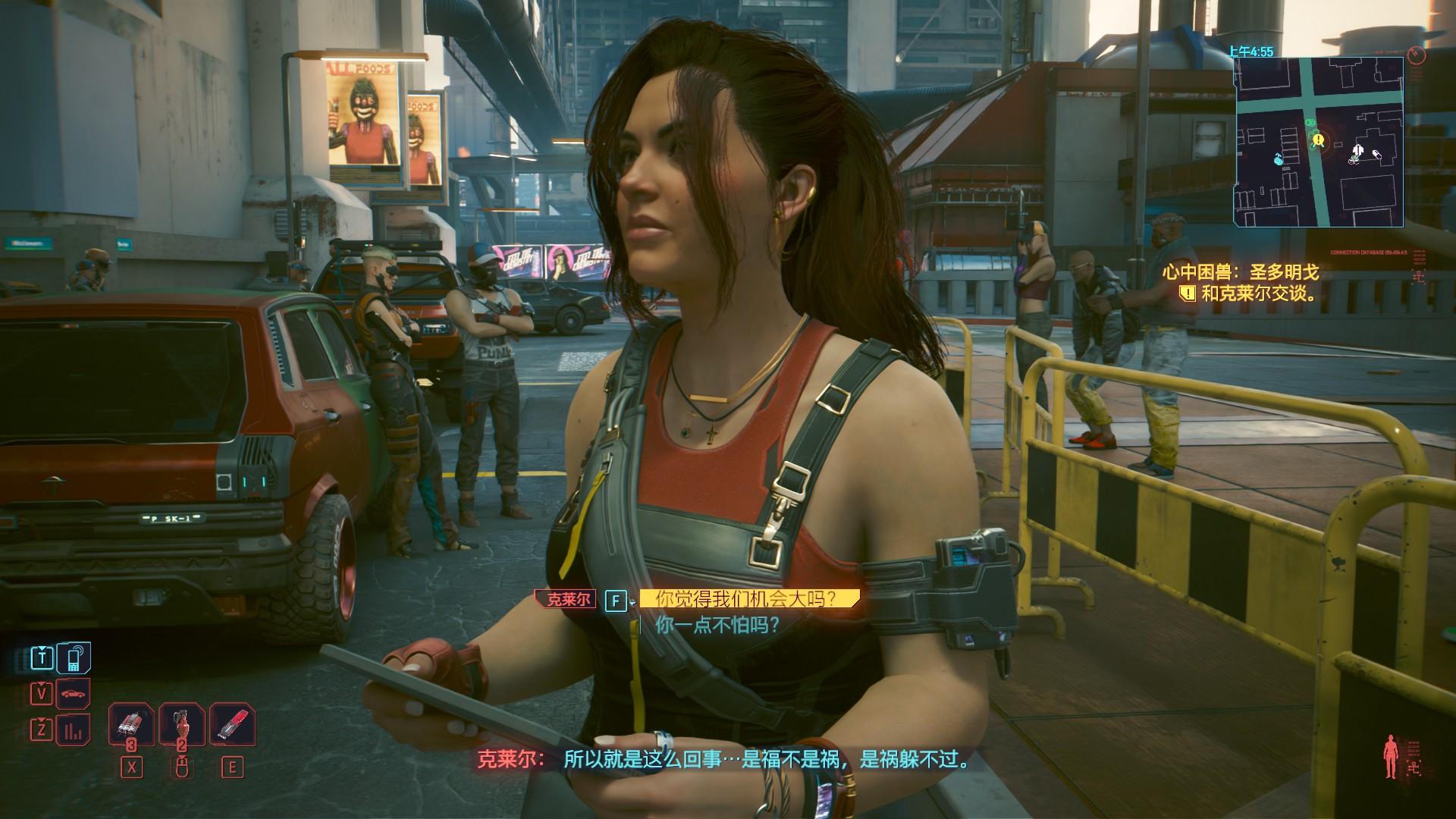1456x819 pixels.
Task: Open the phone quick-access icon
Action: pyautogui.click(x=74, y=657)
